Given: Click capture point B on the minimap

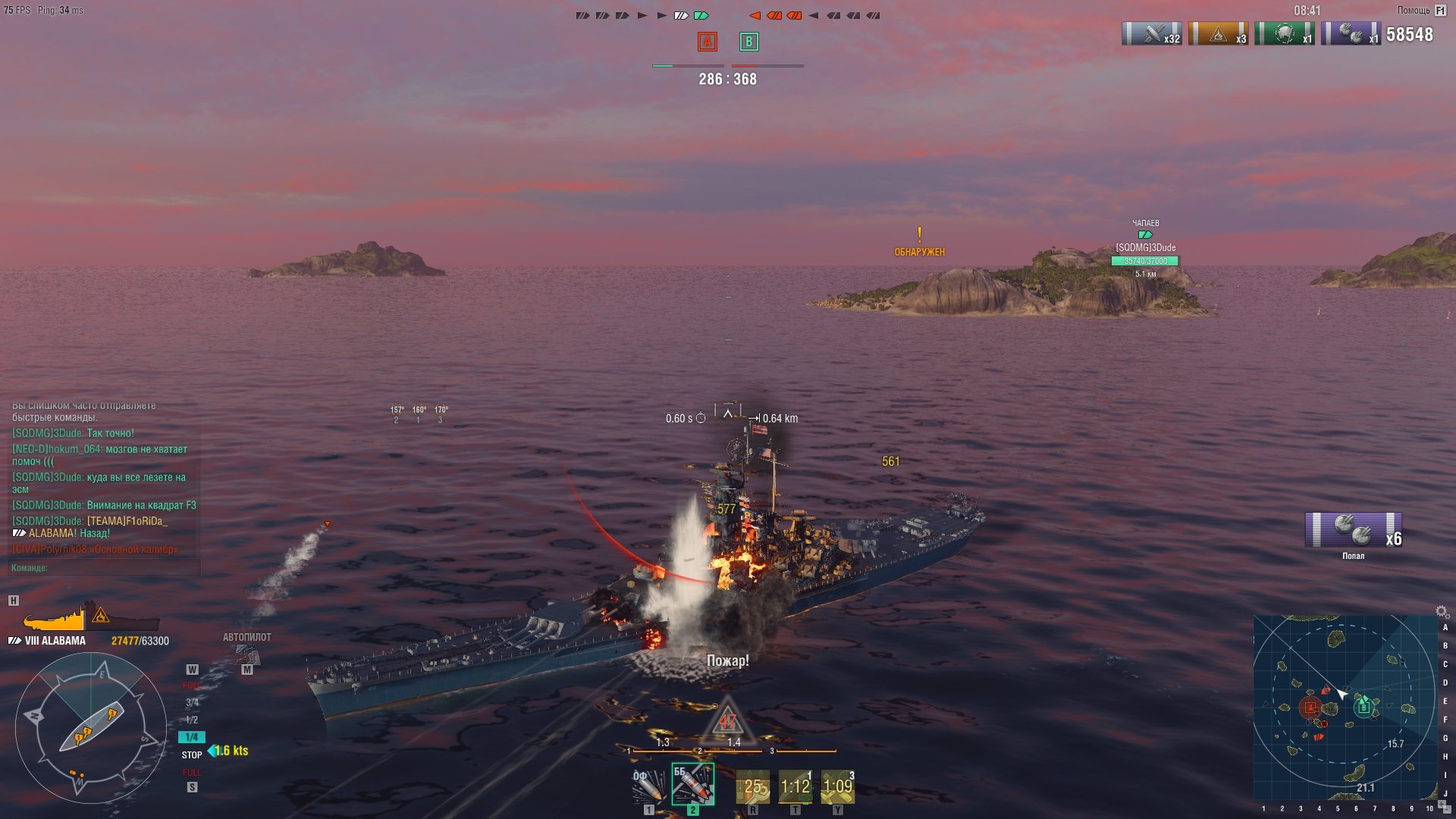Looking at the screenshot, I should [x=1363, y=708].
